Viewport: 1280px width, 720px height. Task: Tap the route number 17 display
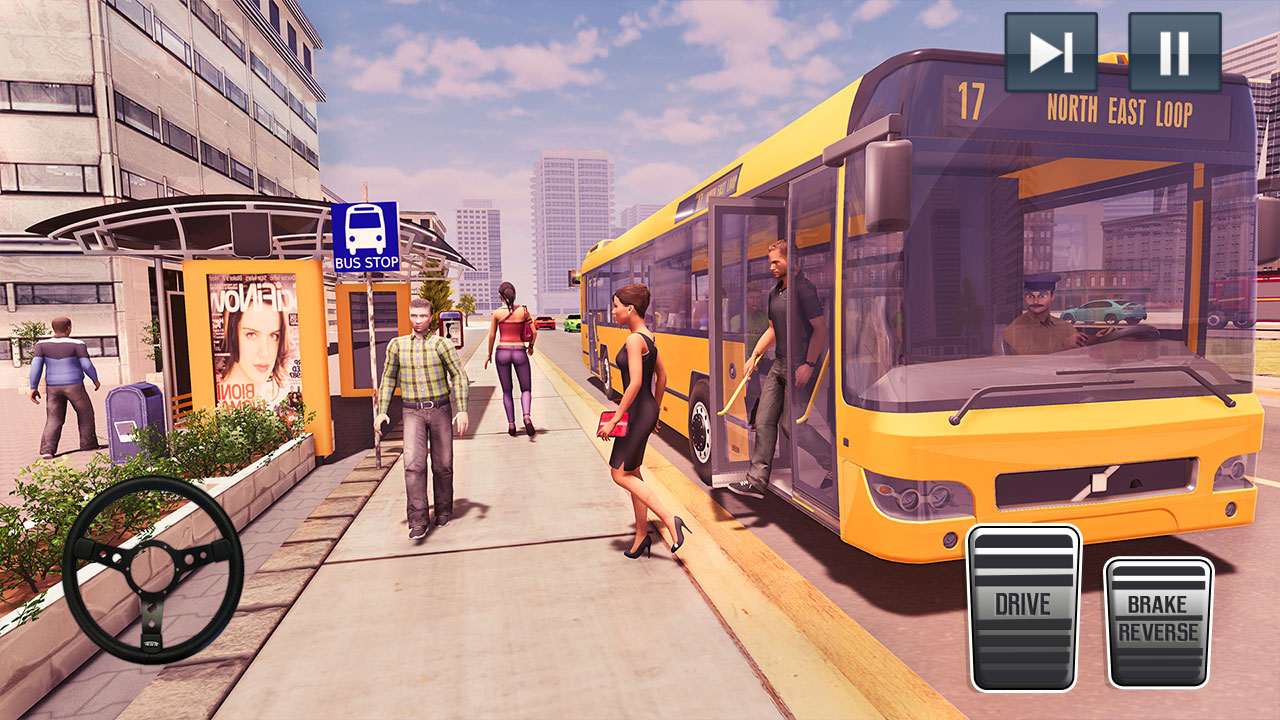(x=967, y=104)
